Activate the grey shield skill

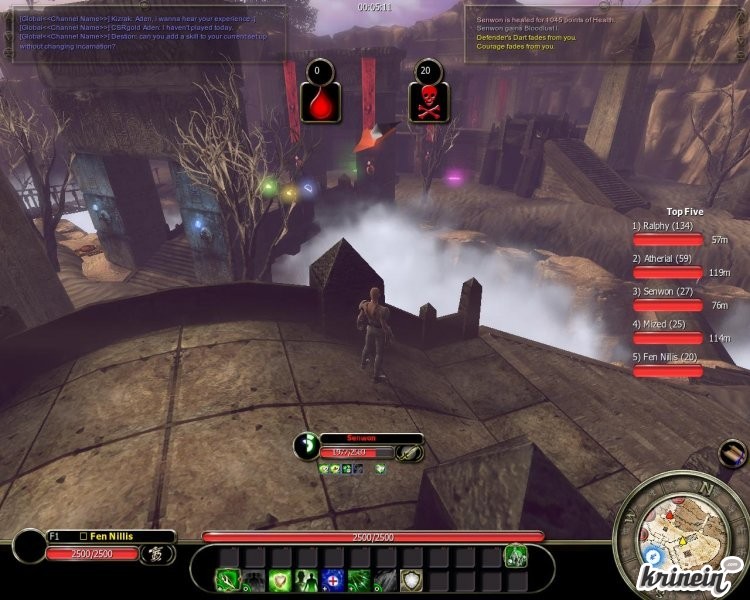point(410,581)
